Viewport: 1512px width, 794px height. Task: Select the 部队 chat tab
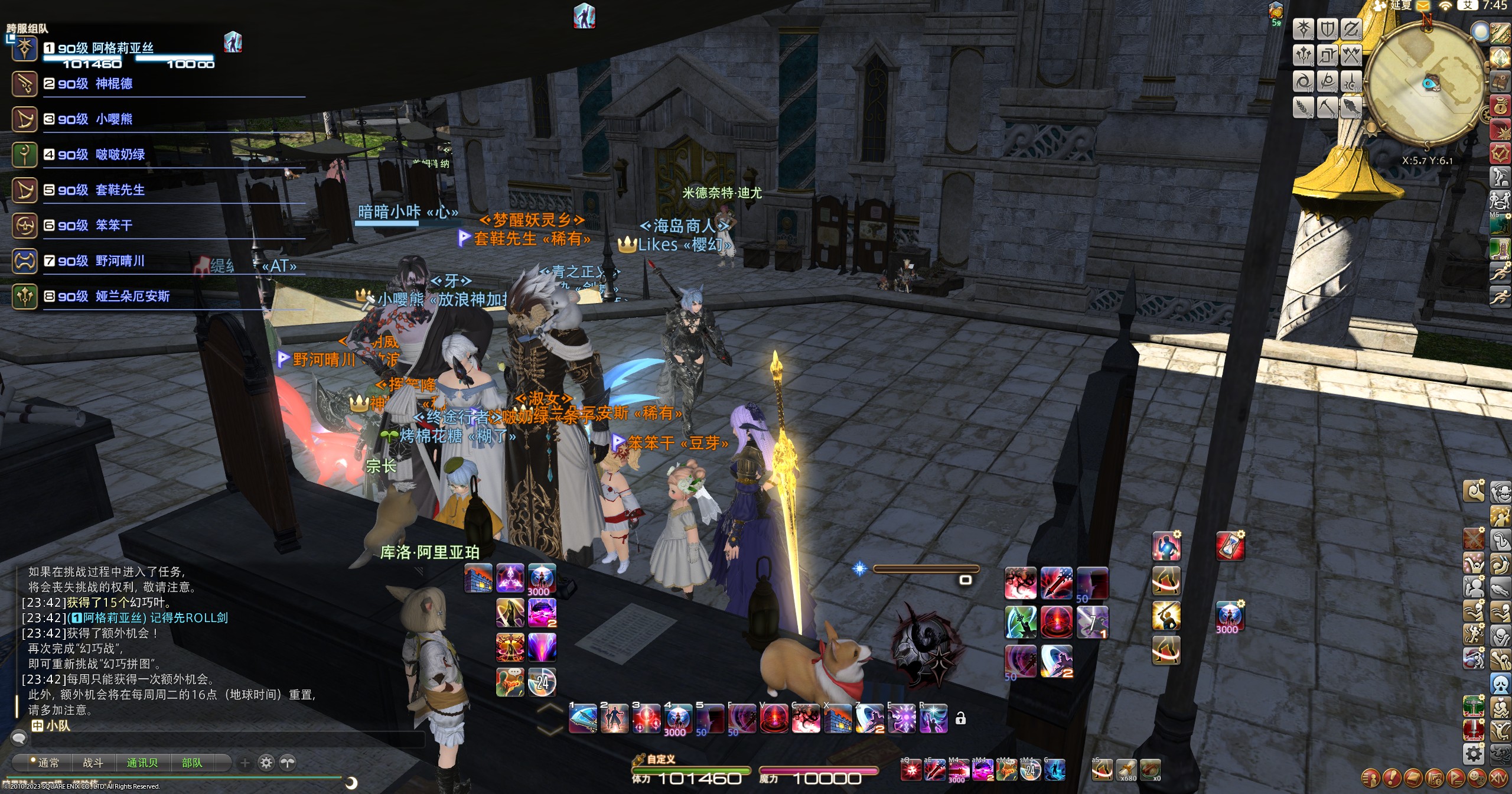point(191,763)
